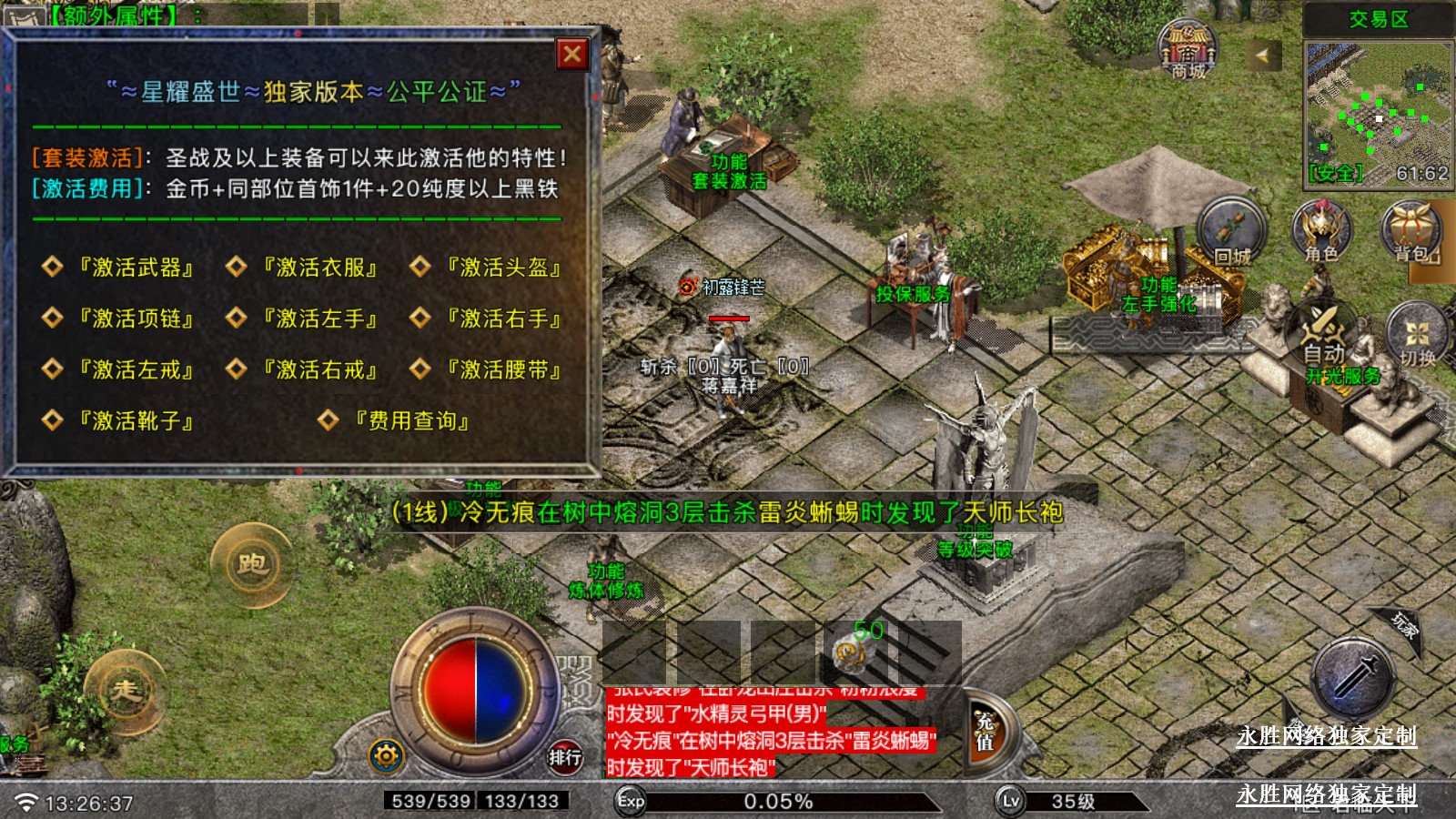1456x819 pixels.
Task: Pick the 激活头盔 option
Action: pyautogui.click(x=503, y=268)
